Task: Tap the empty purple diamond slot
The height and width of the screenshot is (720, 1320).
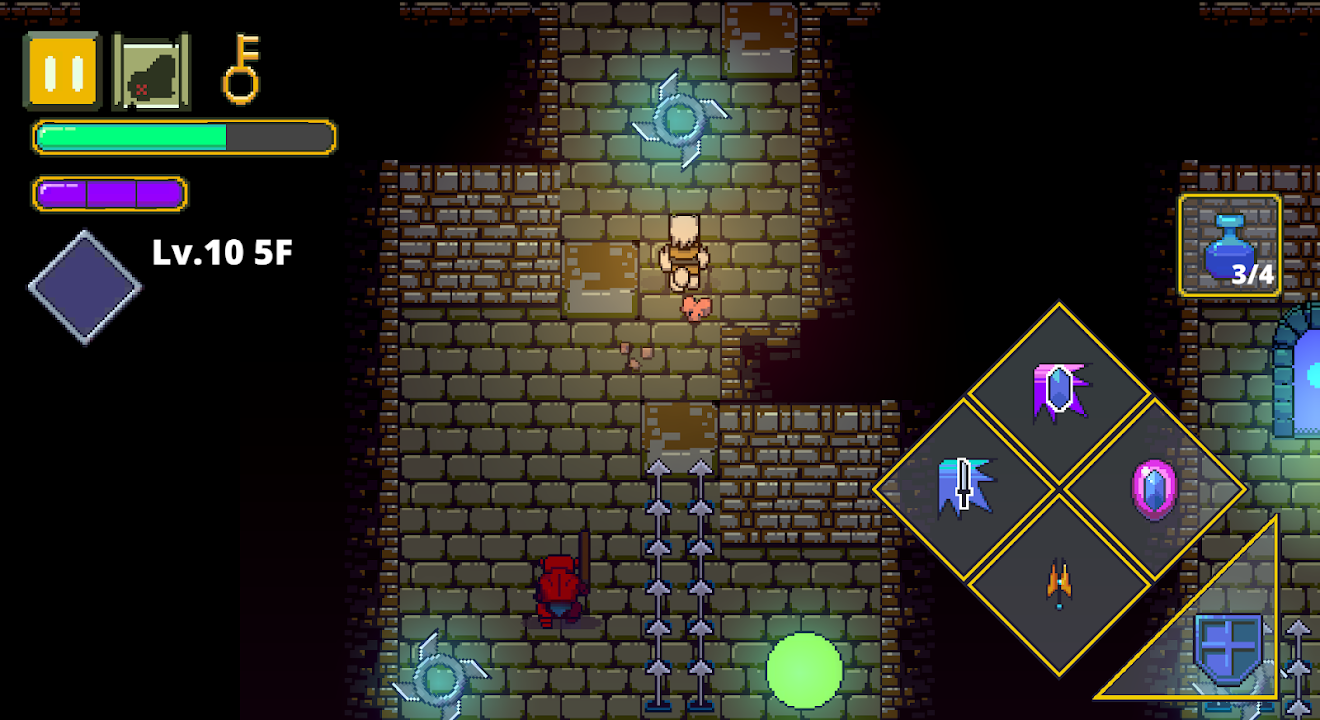Action: (85, 288)
